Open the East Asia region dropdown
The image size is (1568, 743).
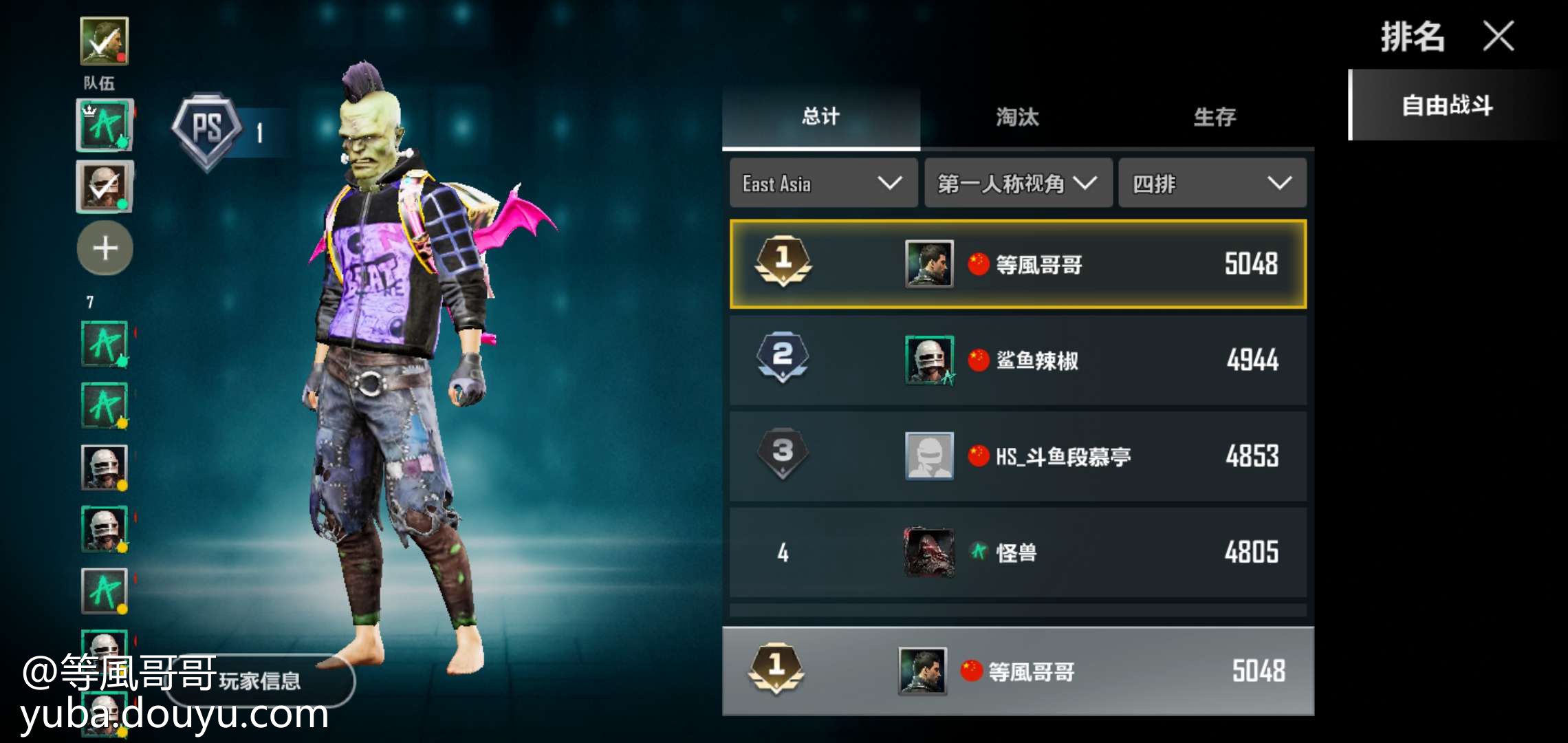823,183
